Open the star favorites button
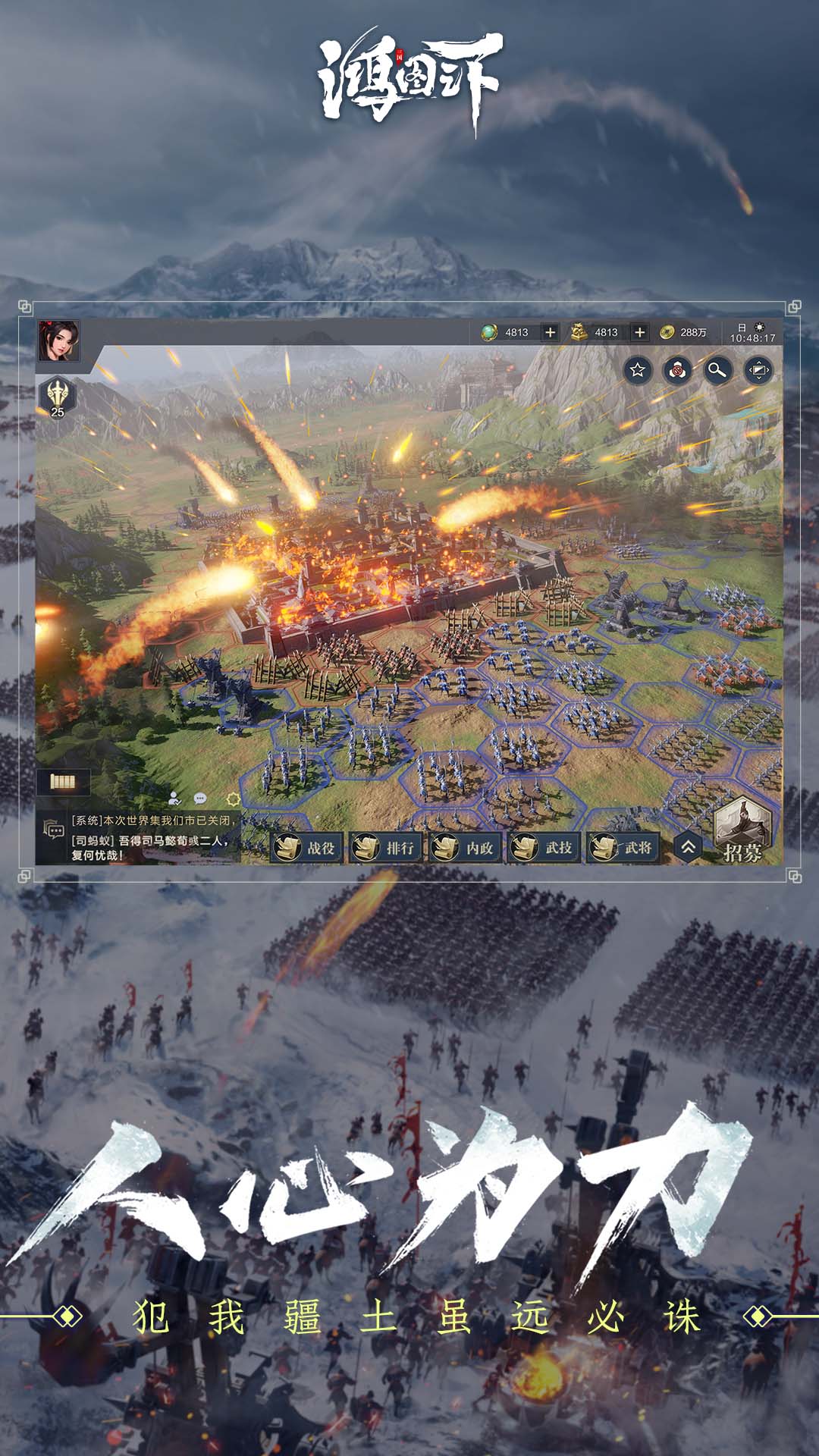 (638, 369)
